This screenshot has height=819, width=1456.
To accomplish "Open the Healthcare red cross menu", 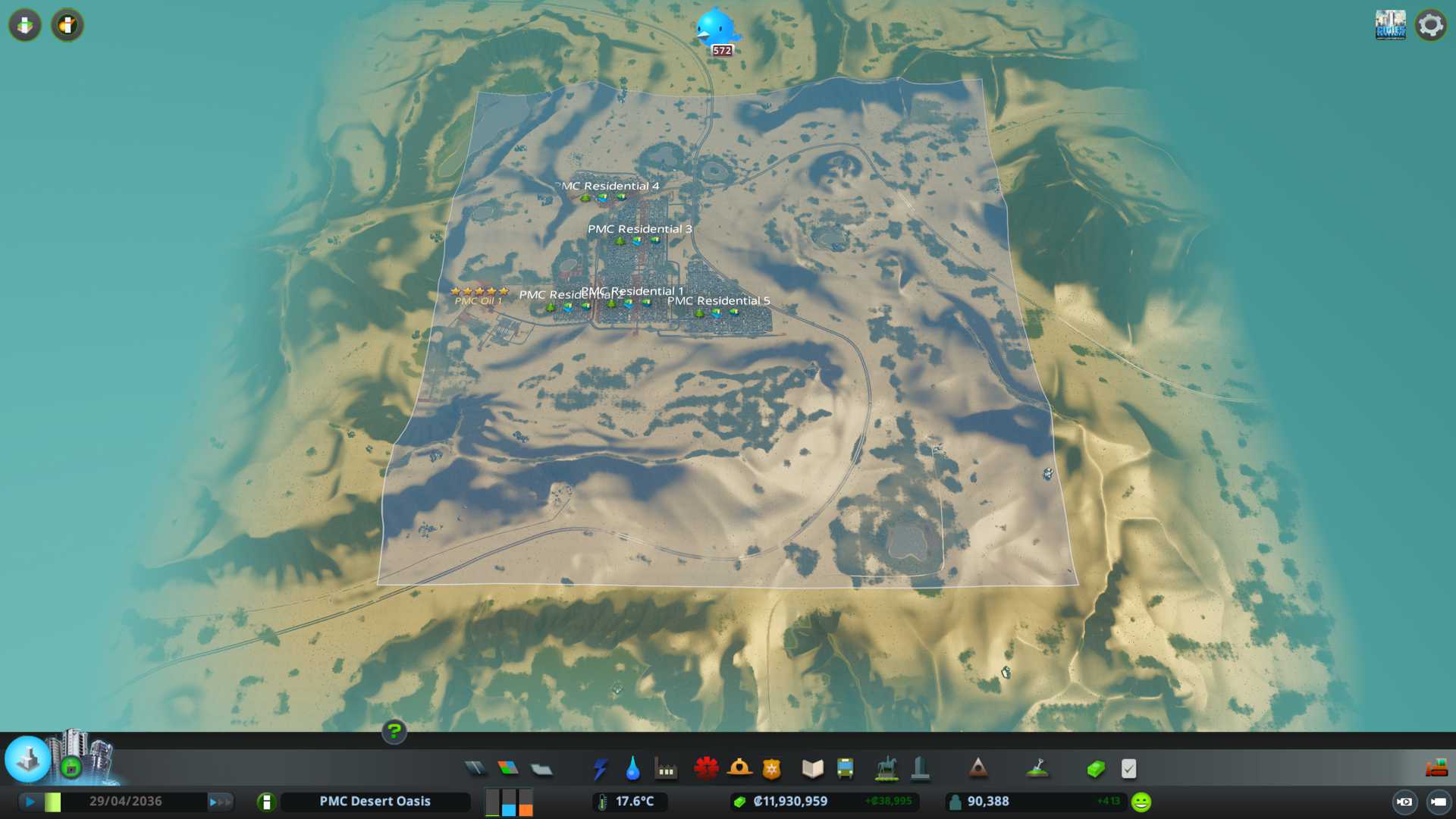I will coord(706,769).
